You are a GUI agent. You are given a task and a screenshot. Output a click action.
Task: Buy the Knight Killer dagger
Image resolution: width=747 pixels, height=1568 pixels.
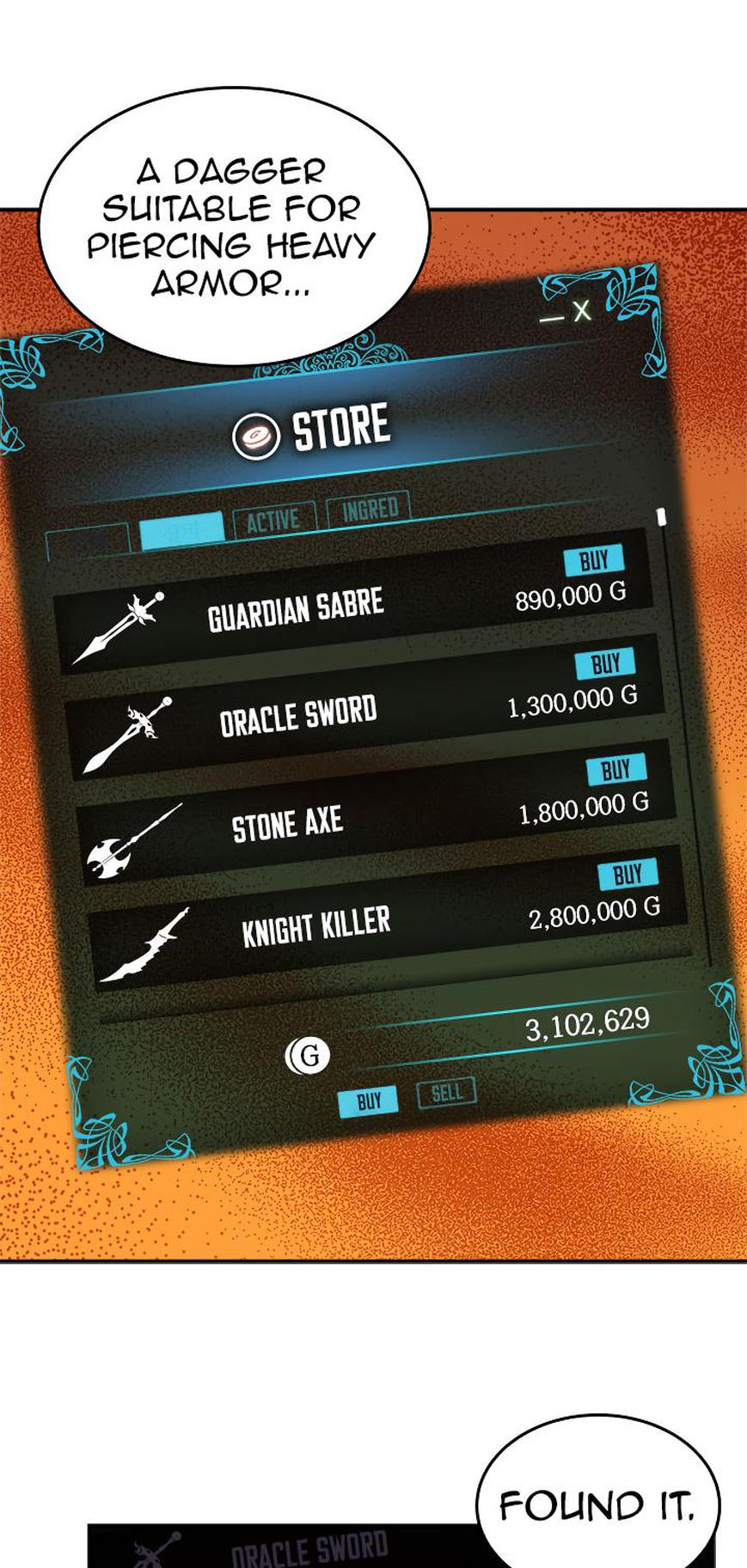[x=627, y=874]
